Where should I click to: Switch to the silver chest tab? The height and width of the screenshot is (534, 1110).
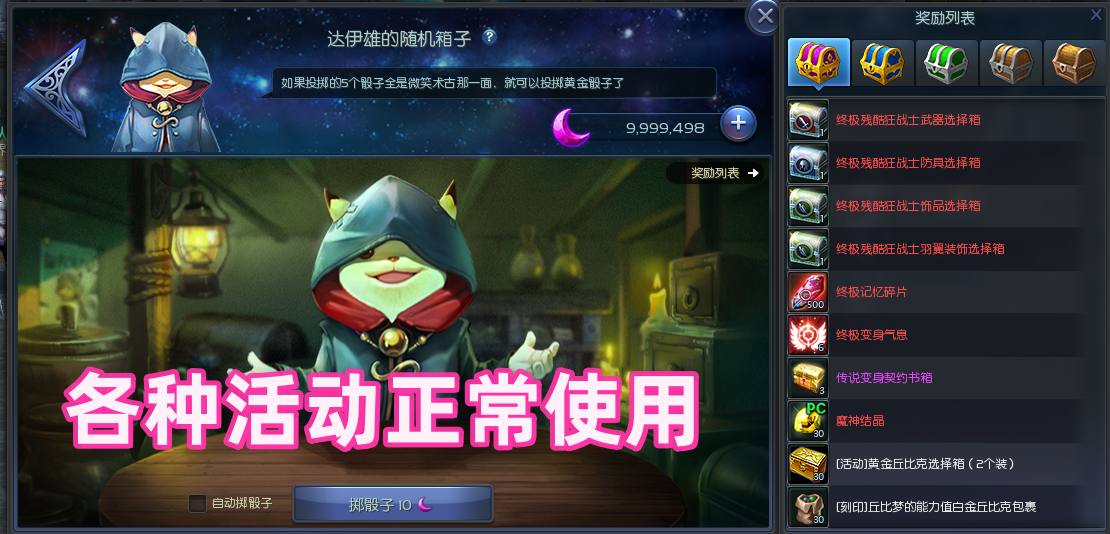point(1010,63)
